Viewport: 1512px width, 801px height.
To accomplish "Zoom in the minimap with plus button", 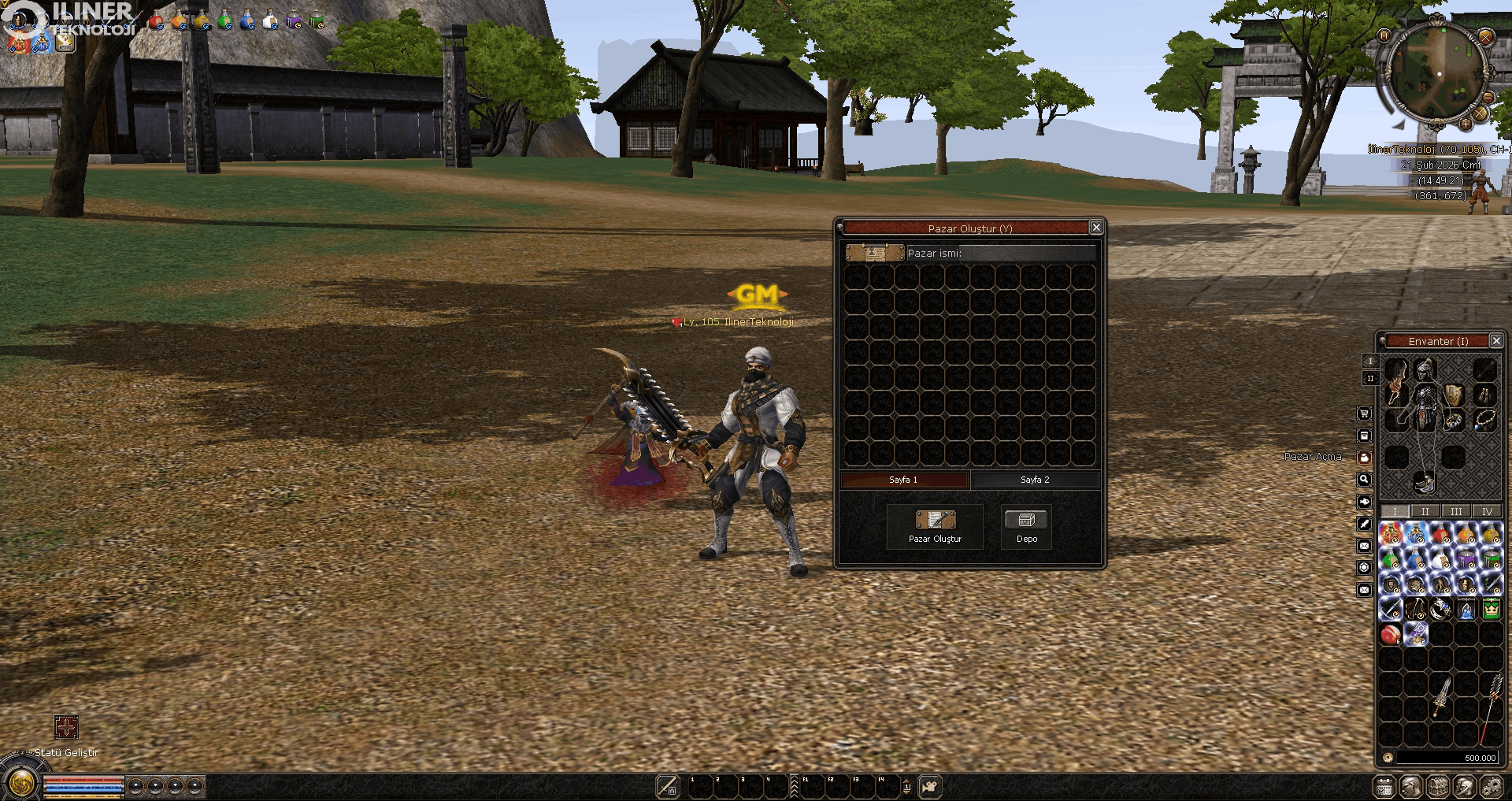I will [1466, 124].
